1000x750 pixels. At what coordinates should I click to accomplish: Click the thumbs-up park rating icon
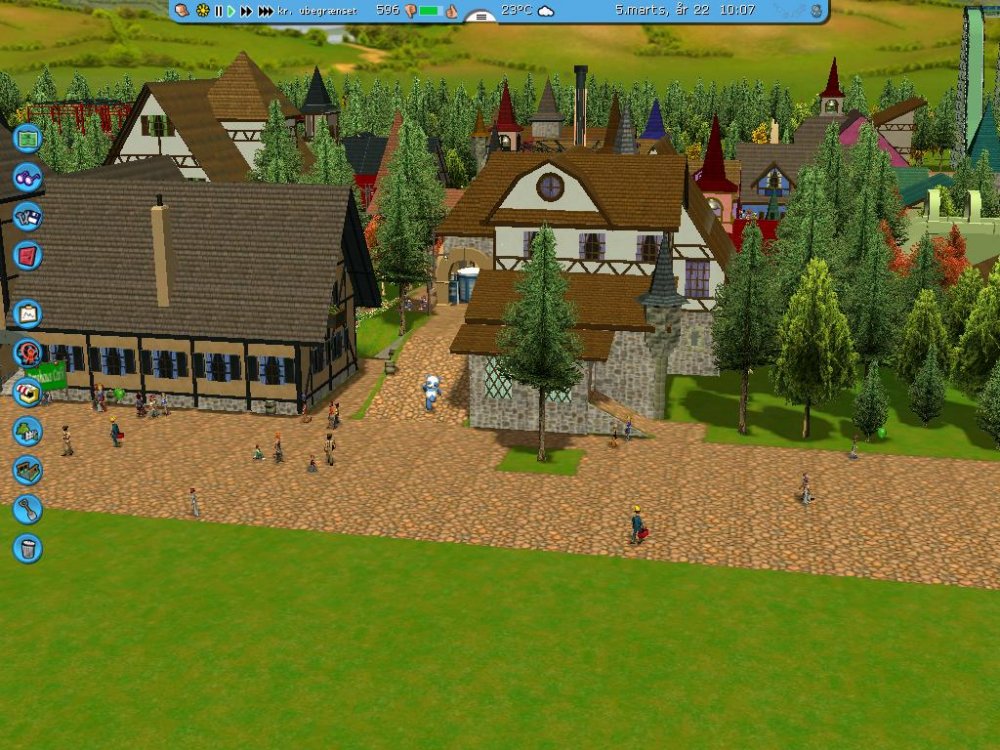[451, 11]
